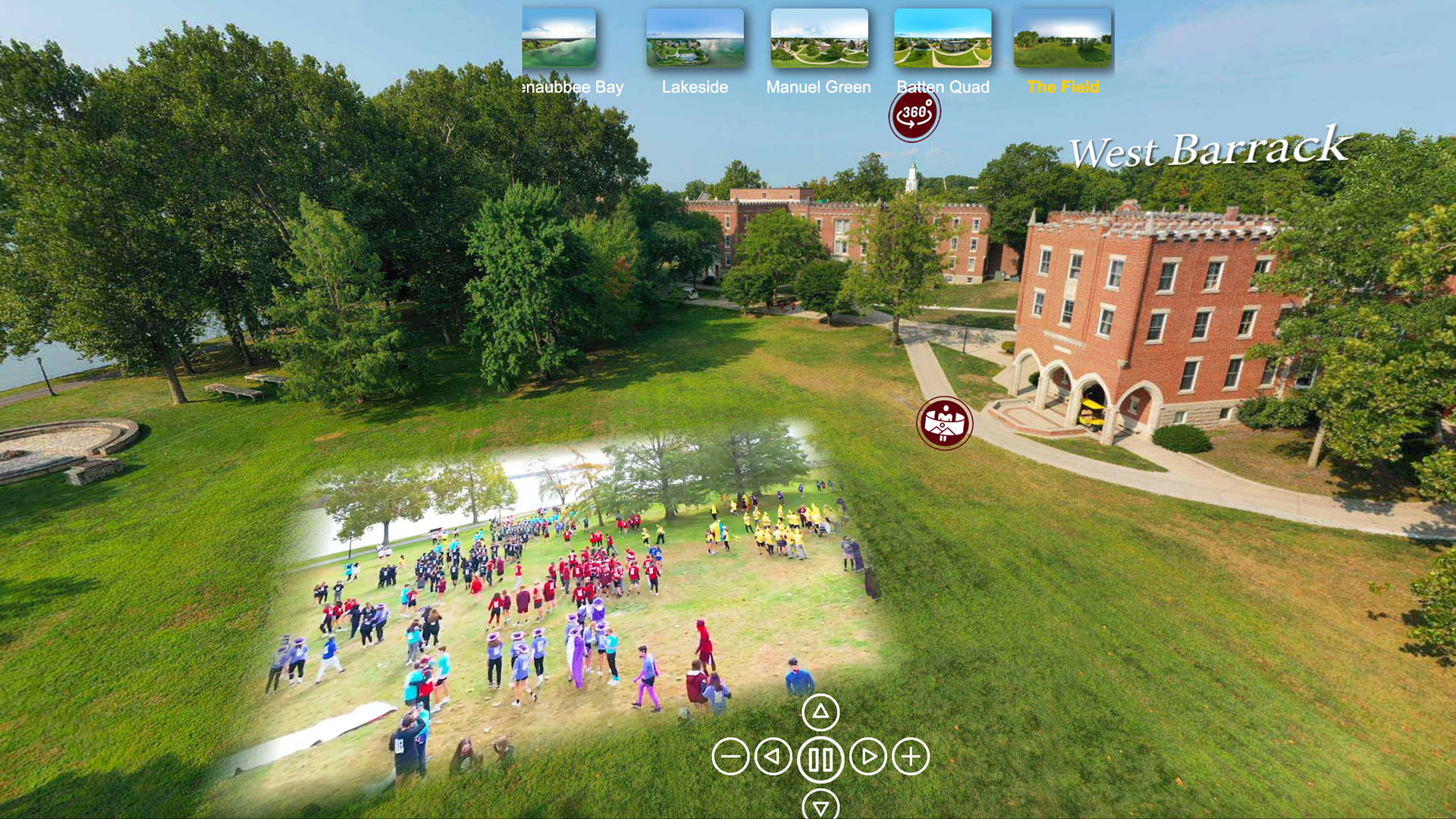This screenshot has height=819, width=1456.
Task: Open the Shenaubbee Bay panorama
Action: click(573, 86)
